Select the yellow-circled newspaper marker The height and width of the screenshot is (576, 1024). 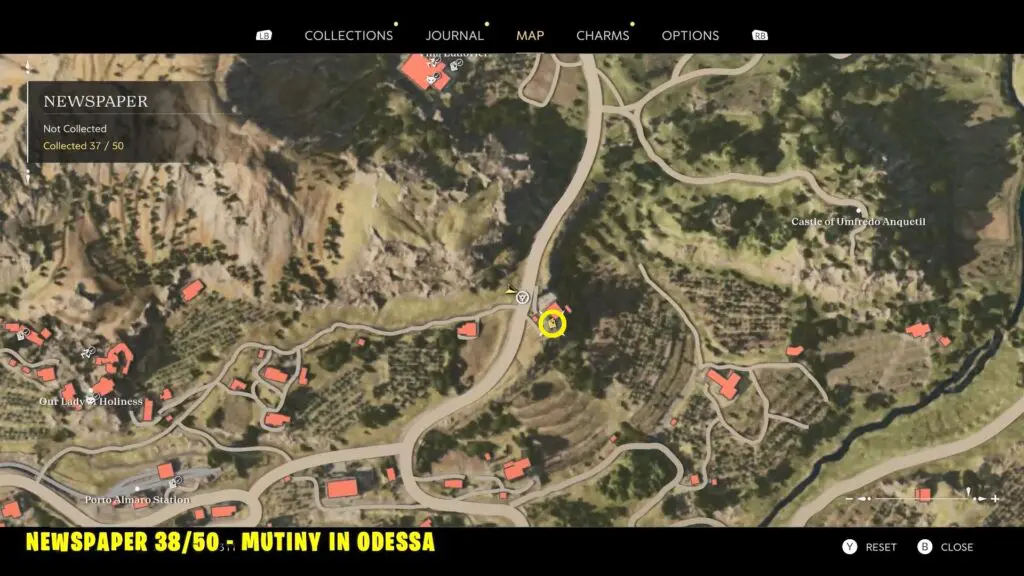[552, 324]
